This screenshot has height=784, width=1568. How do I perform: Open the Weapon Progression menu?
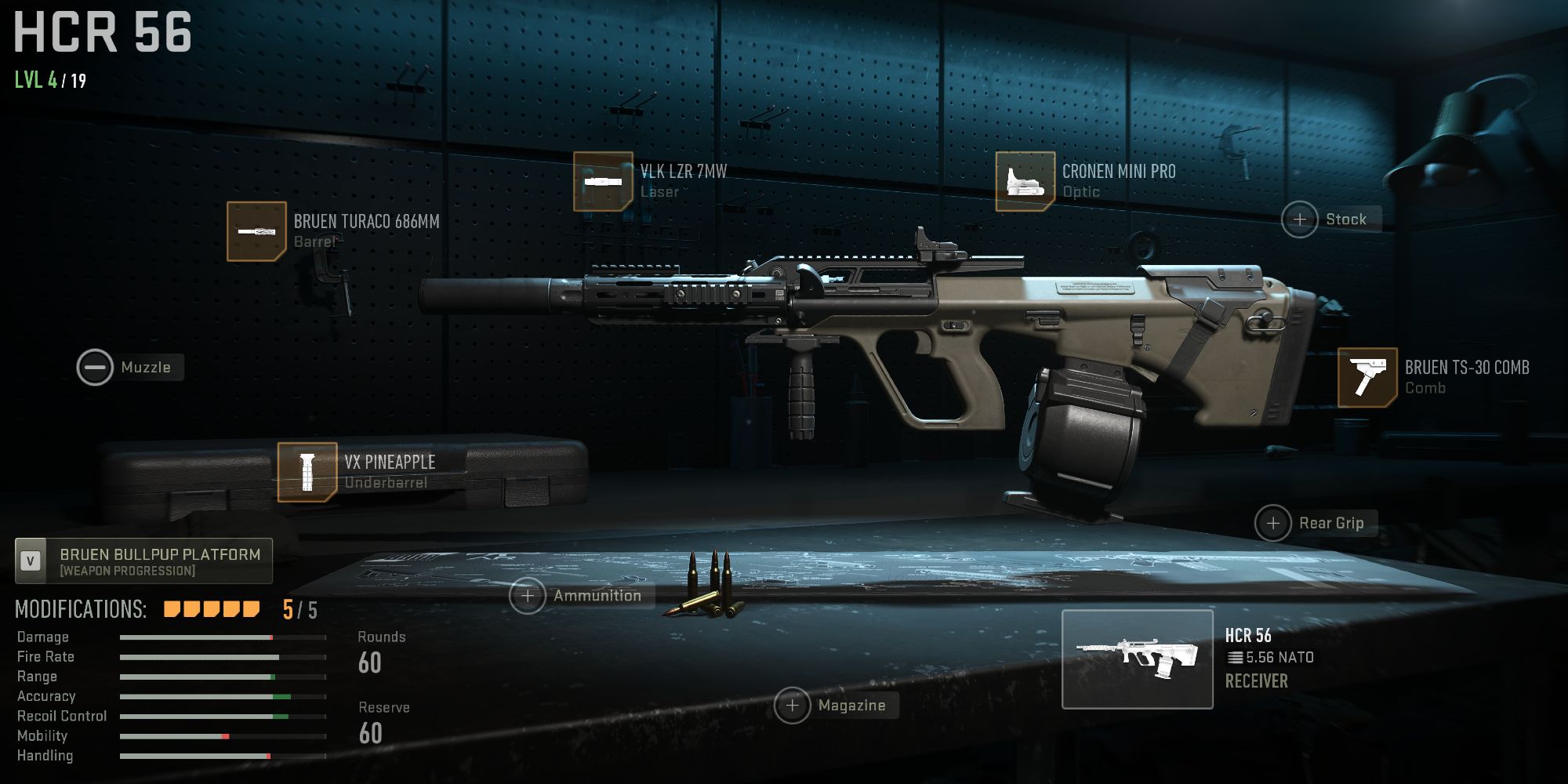143,571
